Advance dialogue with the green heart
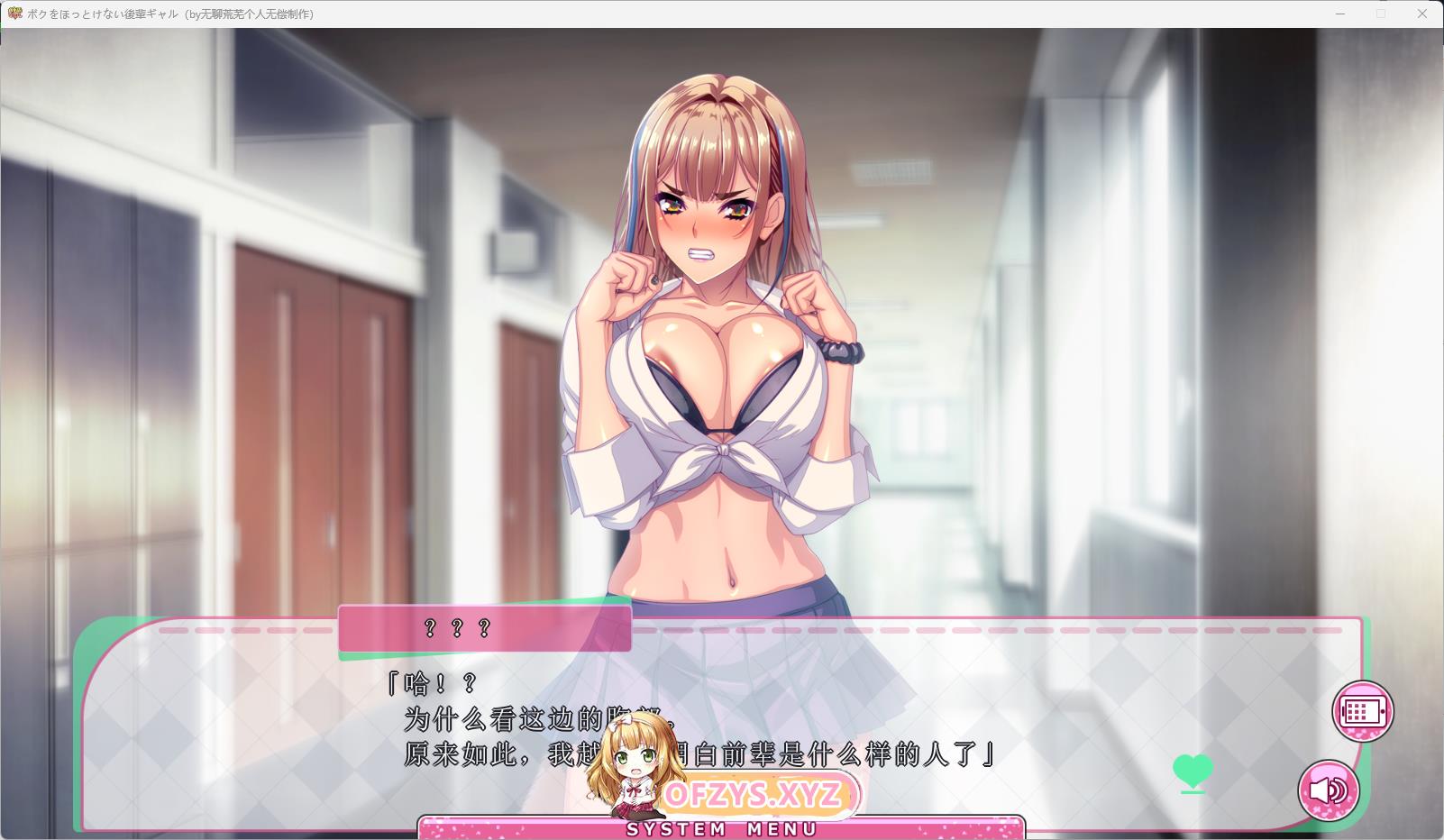This screenshot has width=1444, height=840. click(1193, 772)
